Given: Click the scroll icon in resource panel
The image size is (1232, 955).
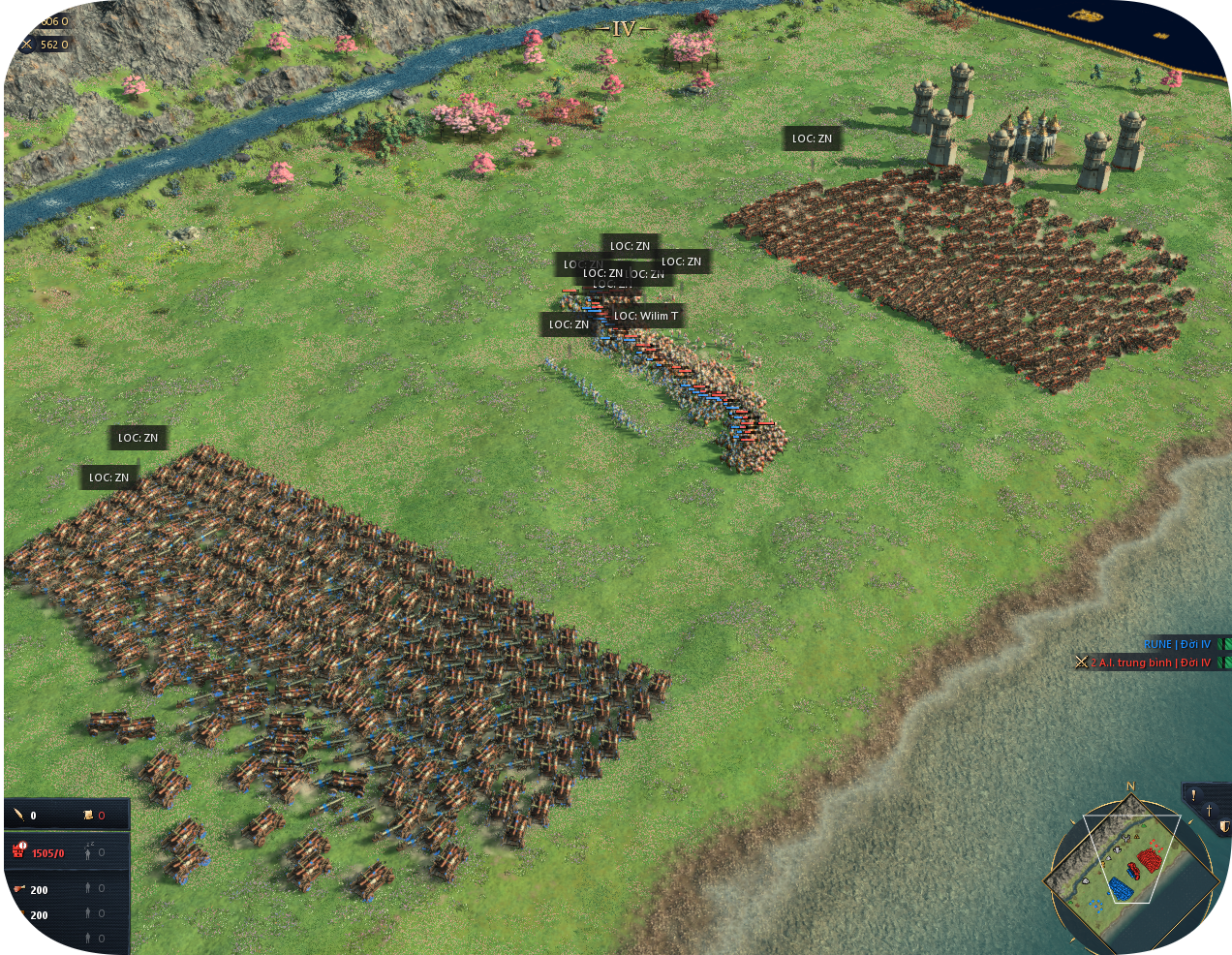Looking at the screenshot, I should tap(88, 816).
